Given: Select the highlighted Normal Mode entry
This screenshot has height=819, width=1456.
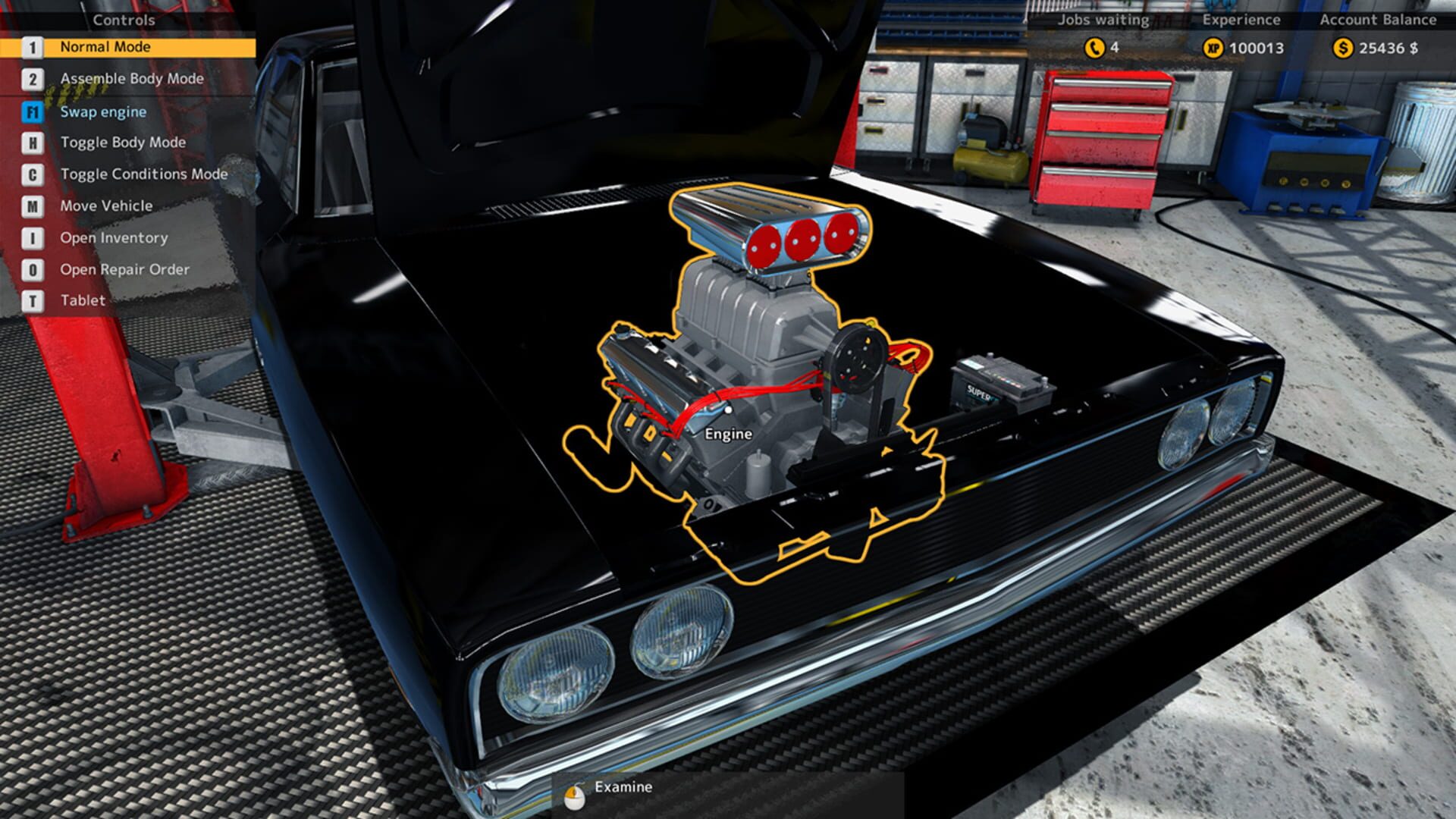Looking at the screenshot, I should 104,47.
